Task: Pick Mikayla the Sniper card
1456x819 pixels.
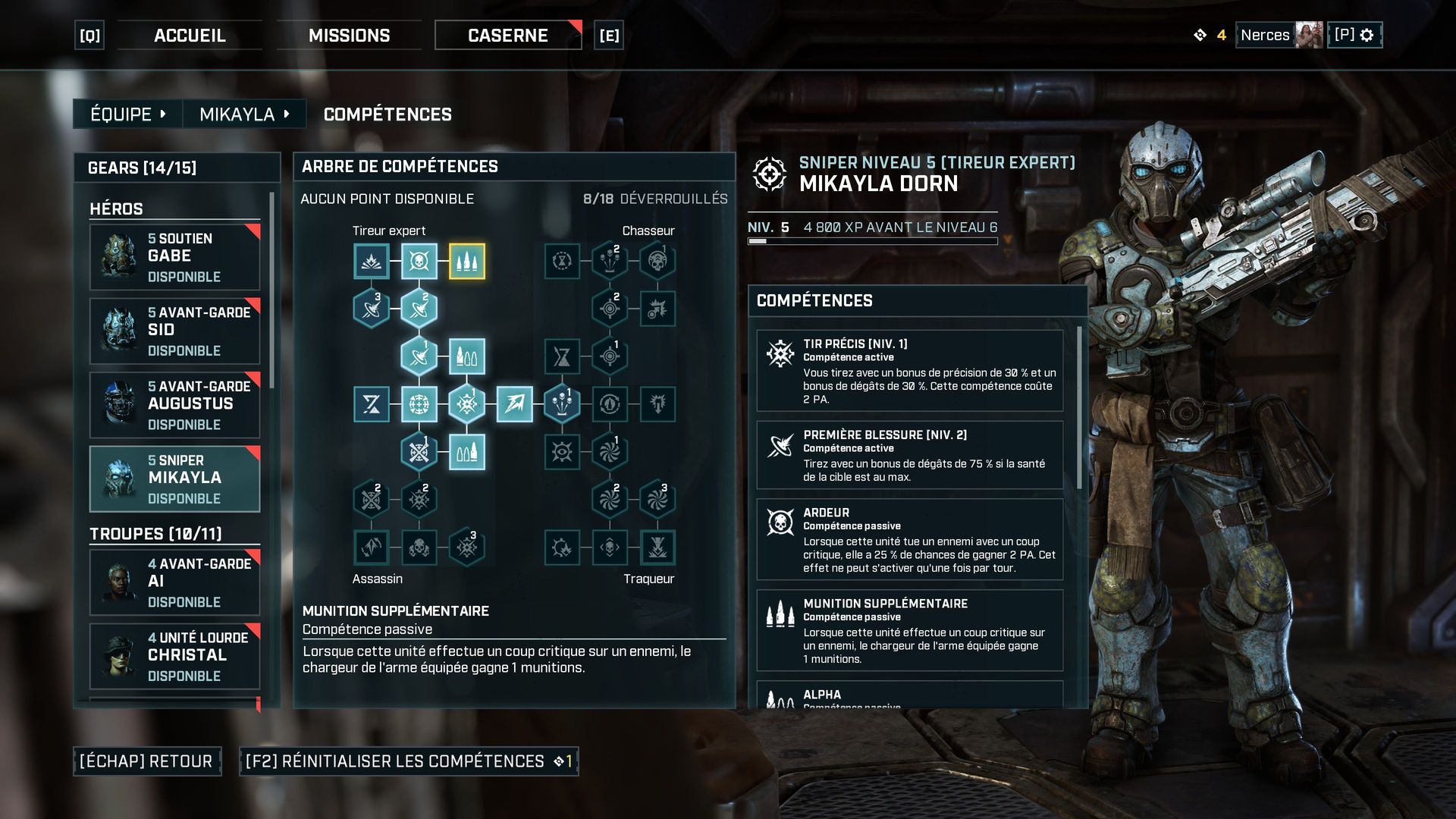Action: 175,479
